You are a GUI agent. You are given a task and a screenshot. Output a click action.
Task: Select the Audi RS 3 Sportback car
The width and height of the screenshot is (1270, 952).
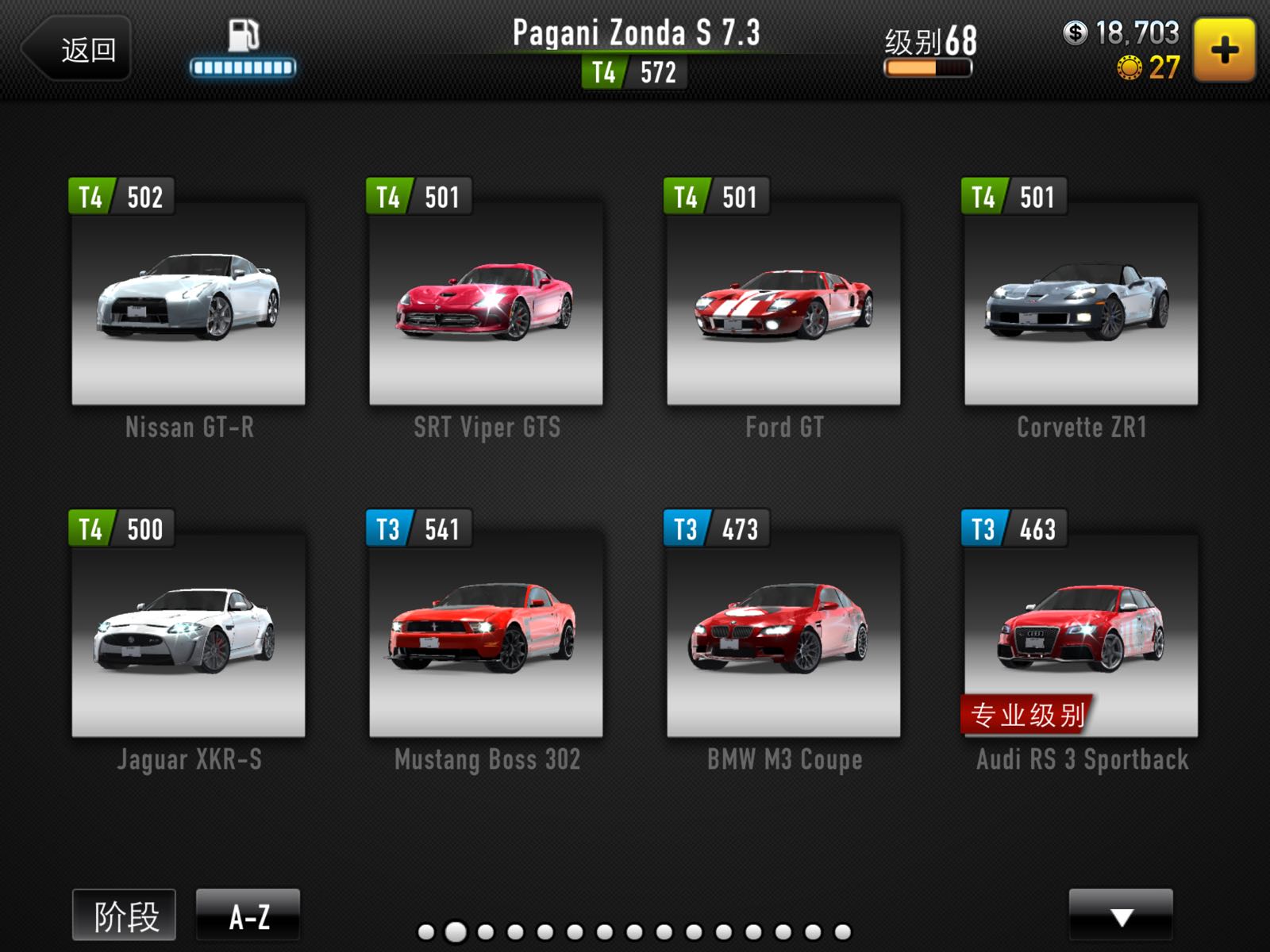click(x=1080, y=635)
